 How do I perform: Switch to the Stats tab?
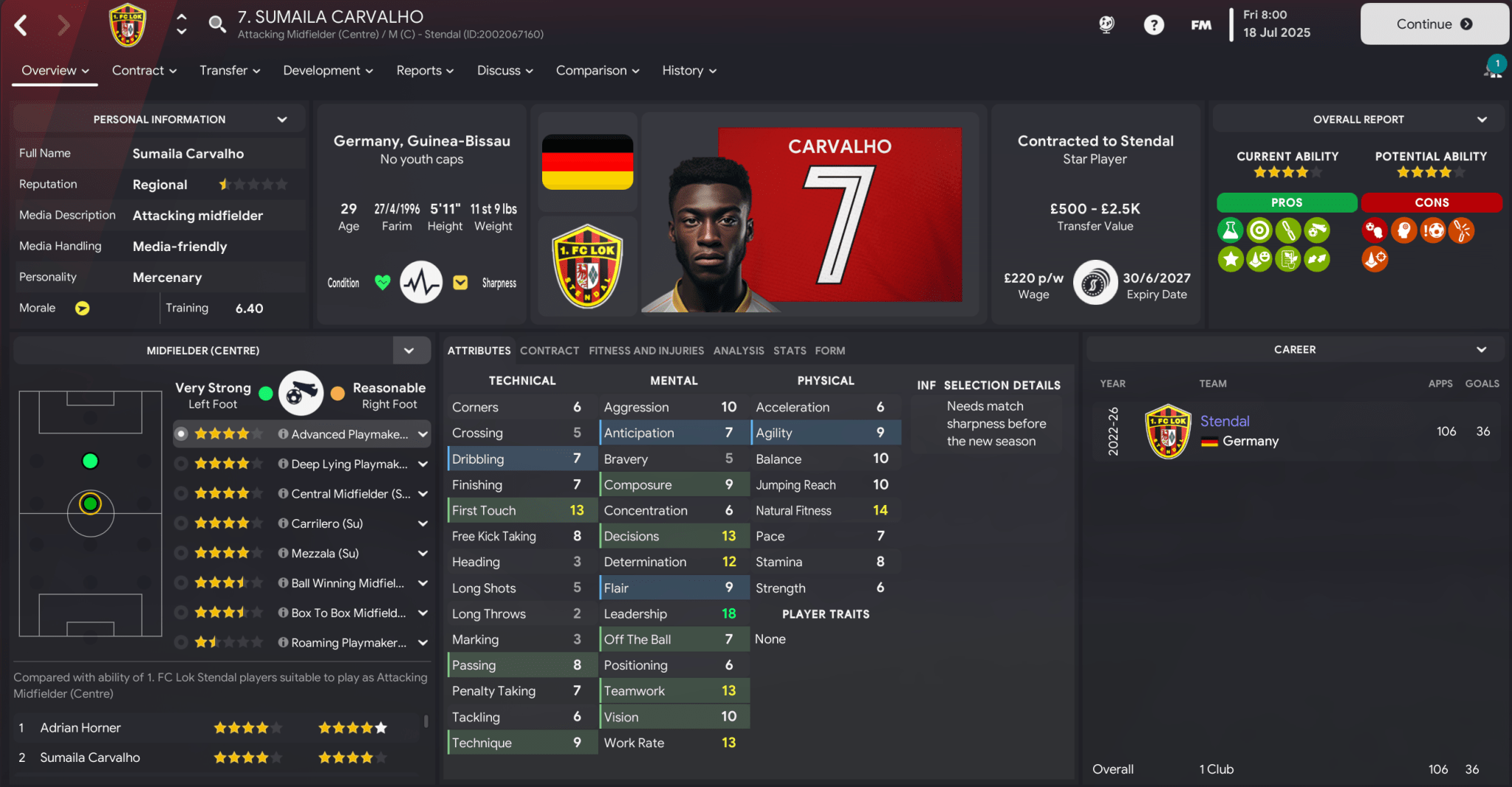pos(789,351)
